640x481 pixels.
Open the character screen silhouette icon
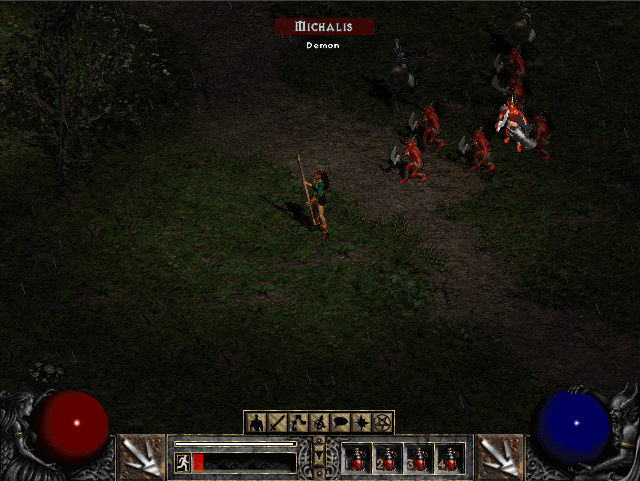click(x=256, y=422)
